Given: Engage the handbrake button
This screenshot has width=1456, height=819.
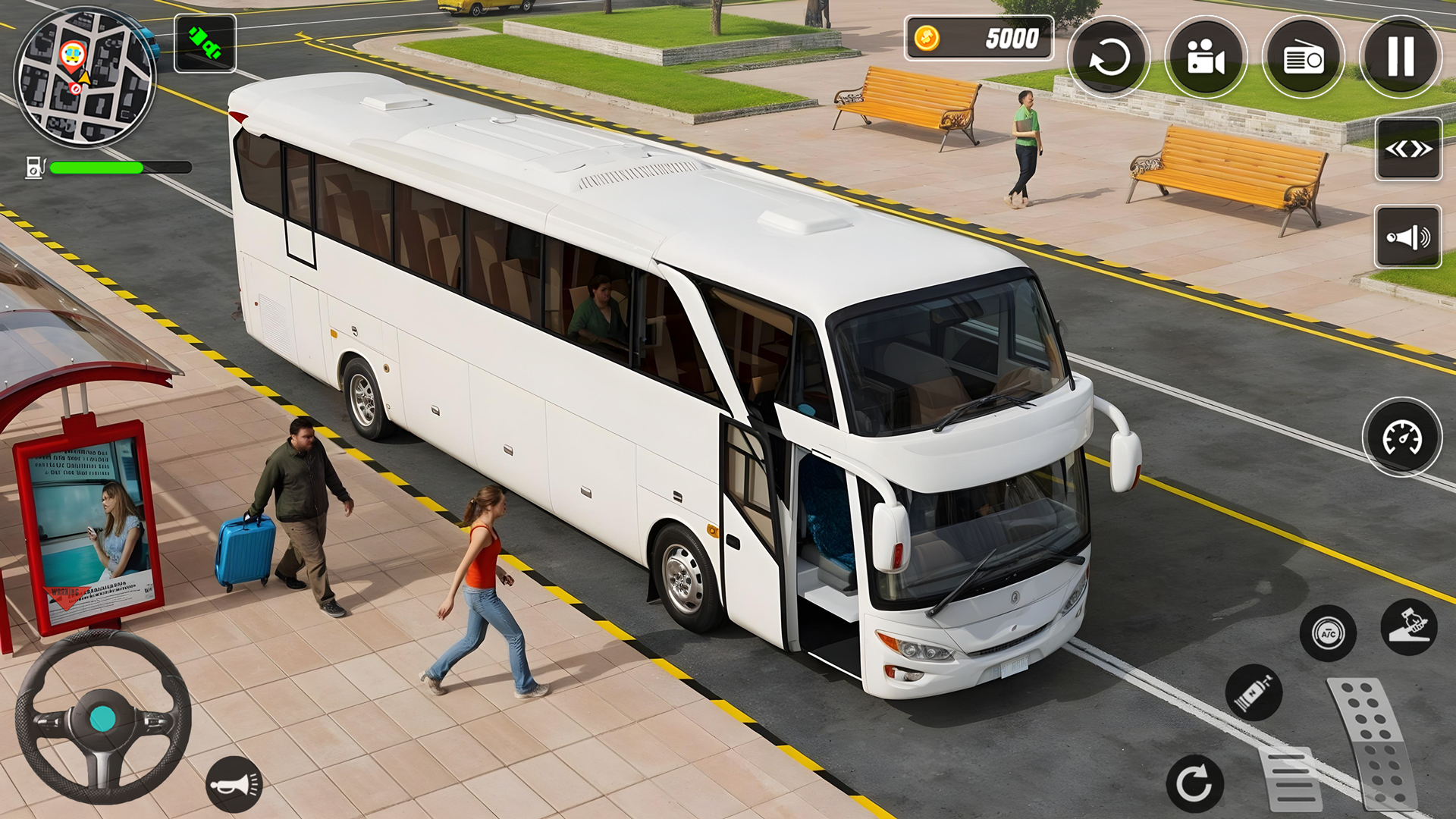Looking at the screenshot, I should coord(1408,627).
